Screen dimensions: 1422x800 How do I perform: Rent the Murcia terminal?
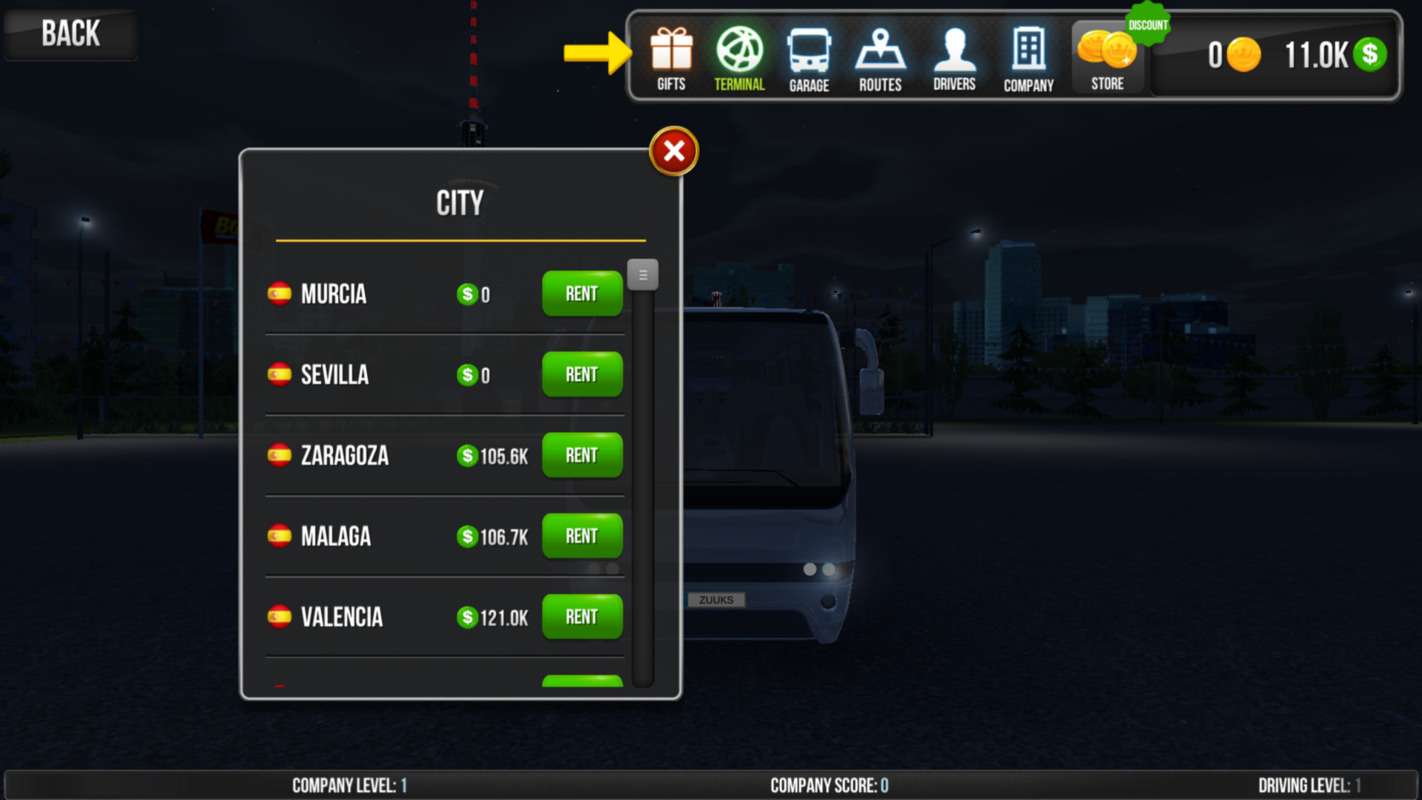point(582,294)
